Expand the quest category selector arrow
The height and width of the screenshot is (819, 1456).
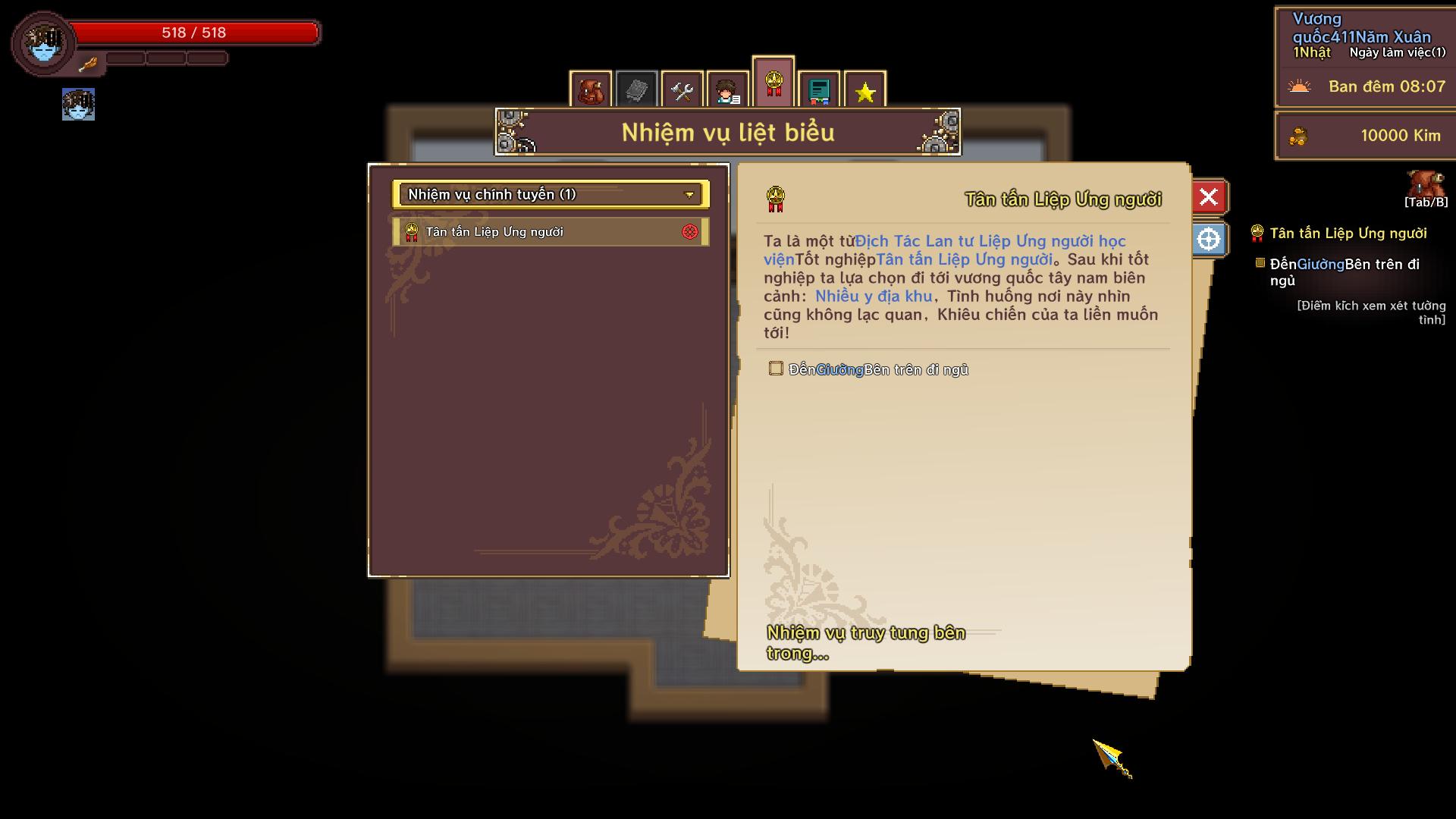click(689, 195)
